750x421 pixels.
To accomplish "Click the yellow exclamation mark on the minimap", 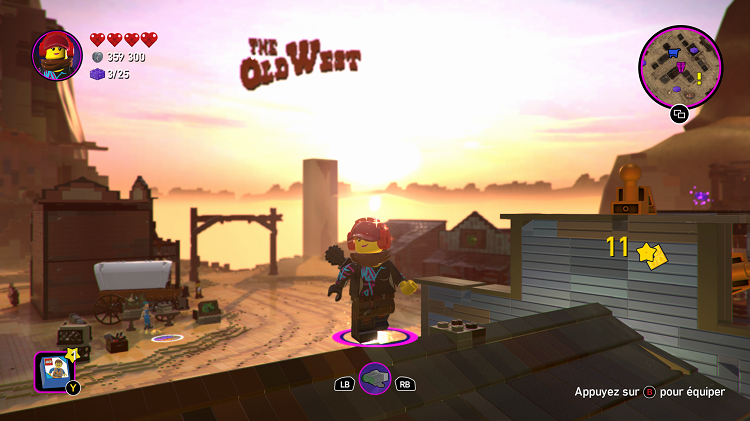I will pos(699,77).
